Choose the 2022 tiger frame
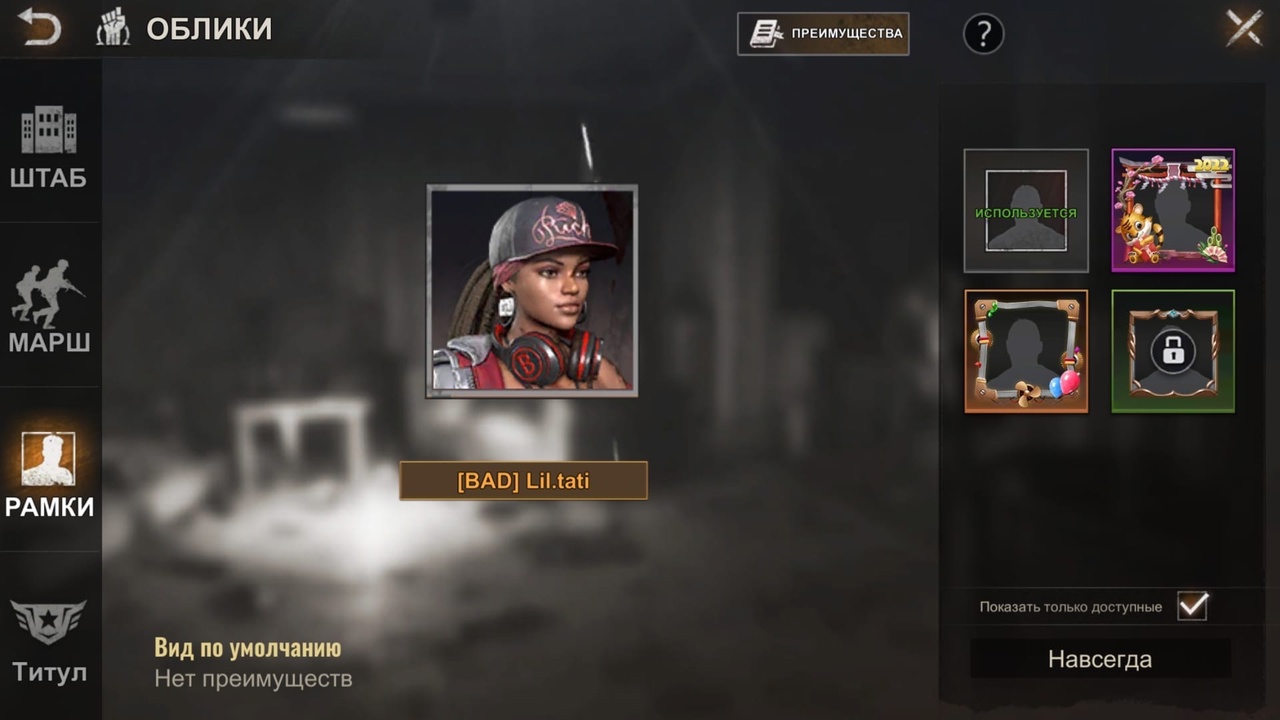Screen dimensions: 1280x720 [x=1173, y=211]
